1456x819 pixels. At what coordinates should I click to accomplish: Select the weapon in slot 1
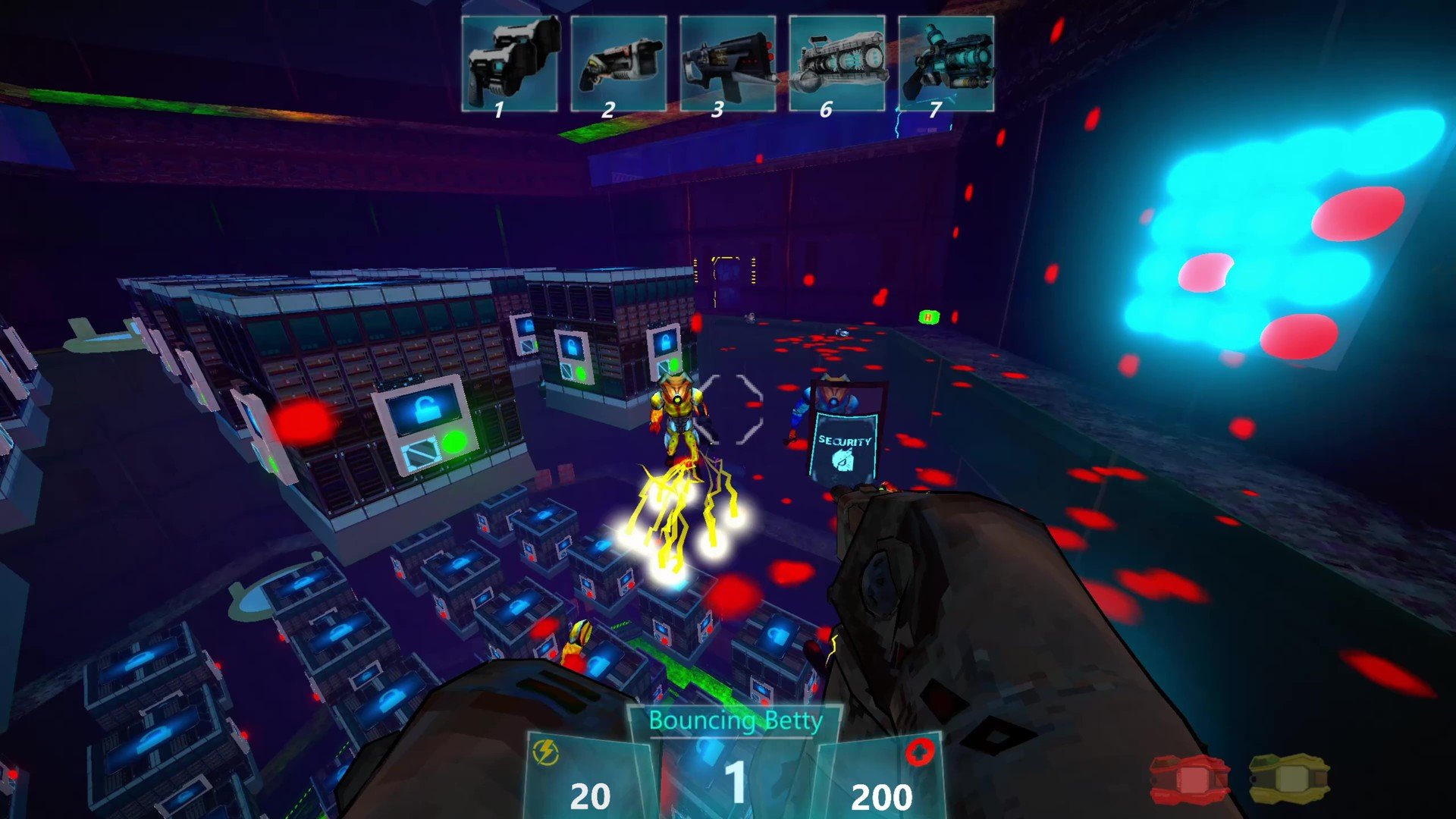tap(510, 65)
